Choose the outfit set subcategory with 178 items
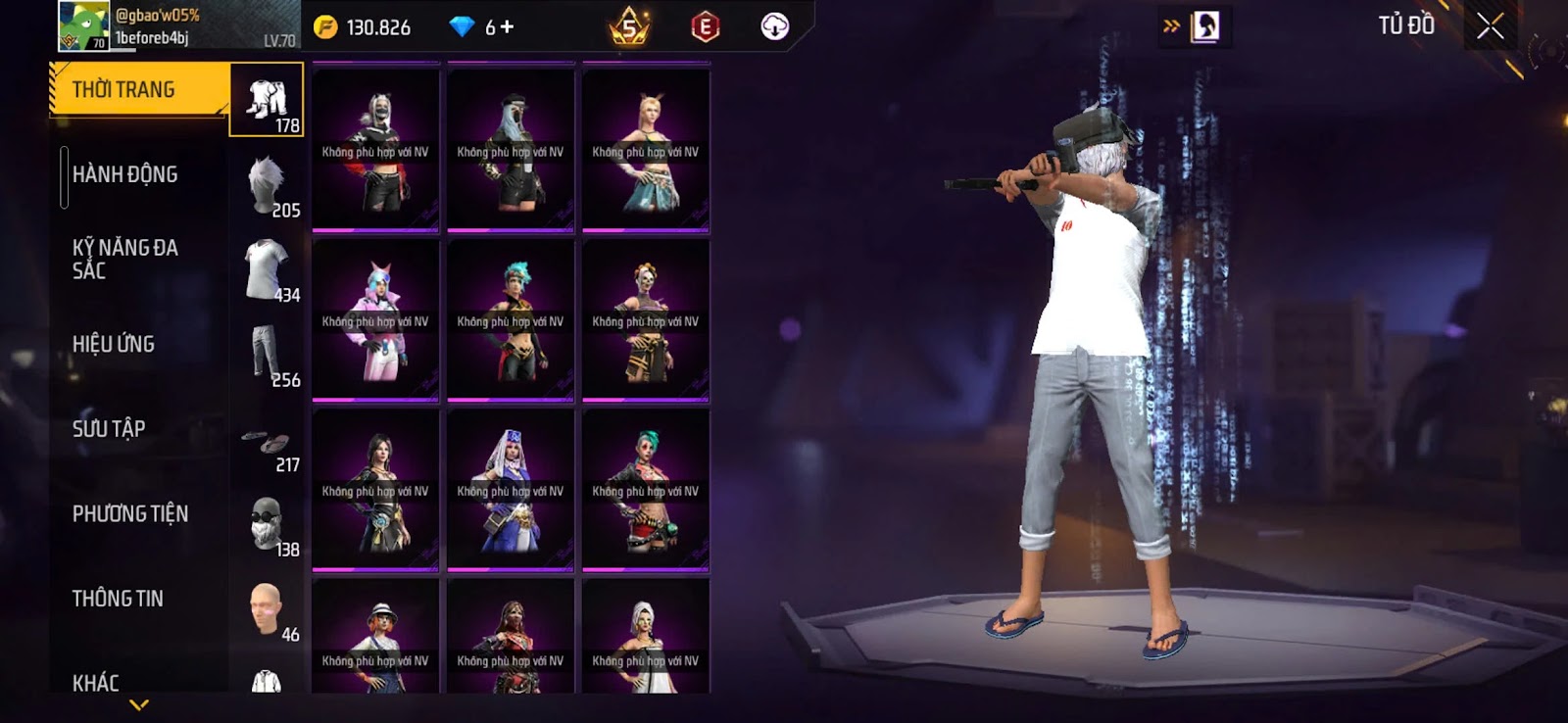1568x723 pixels. 267,100
